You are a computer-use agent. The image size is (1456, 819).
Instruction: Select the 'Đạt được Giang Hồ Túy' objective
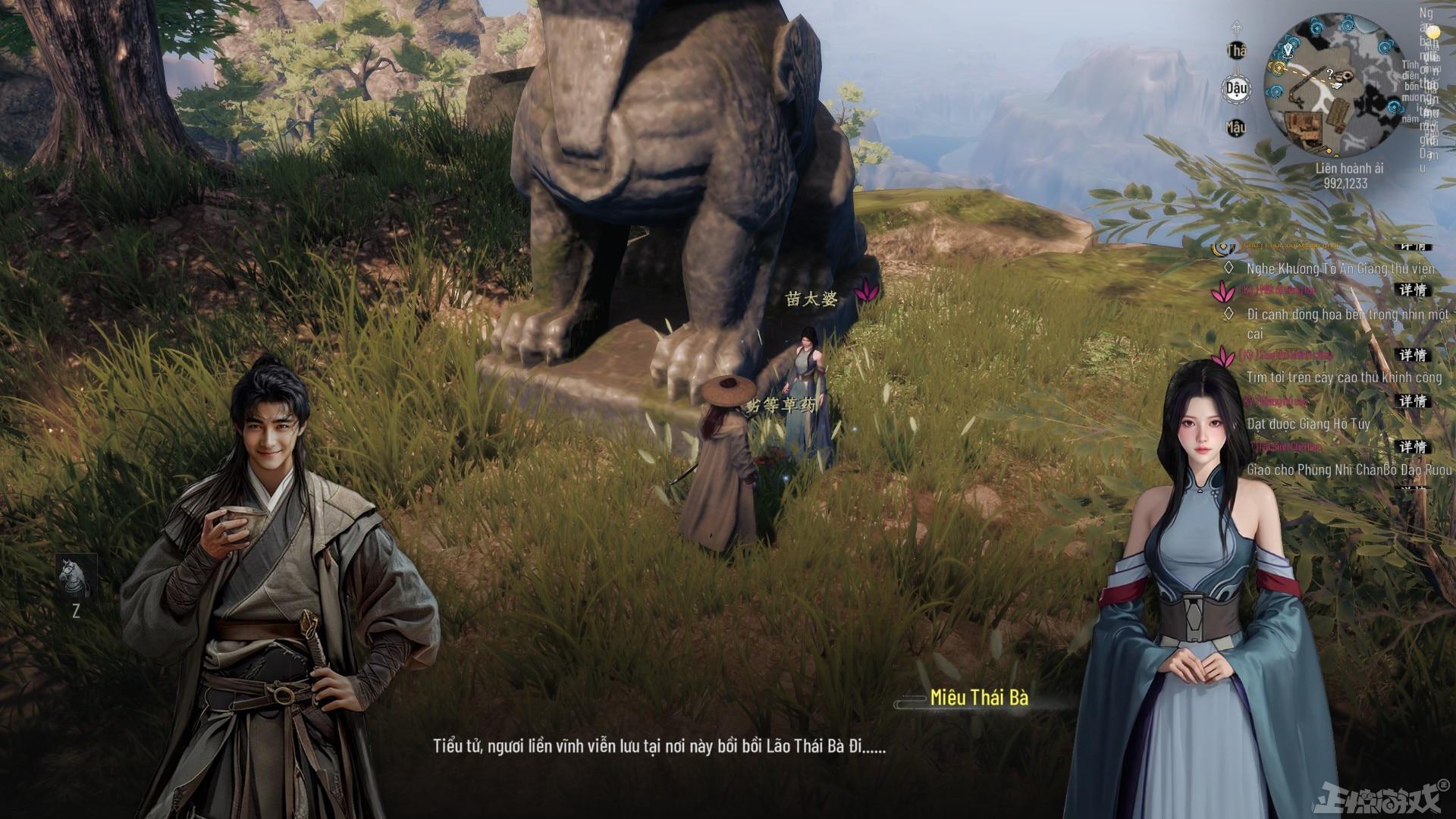tap(1308, 423)
